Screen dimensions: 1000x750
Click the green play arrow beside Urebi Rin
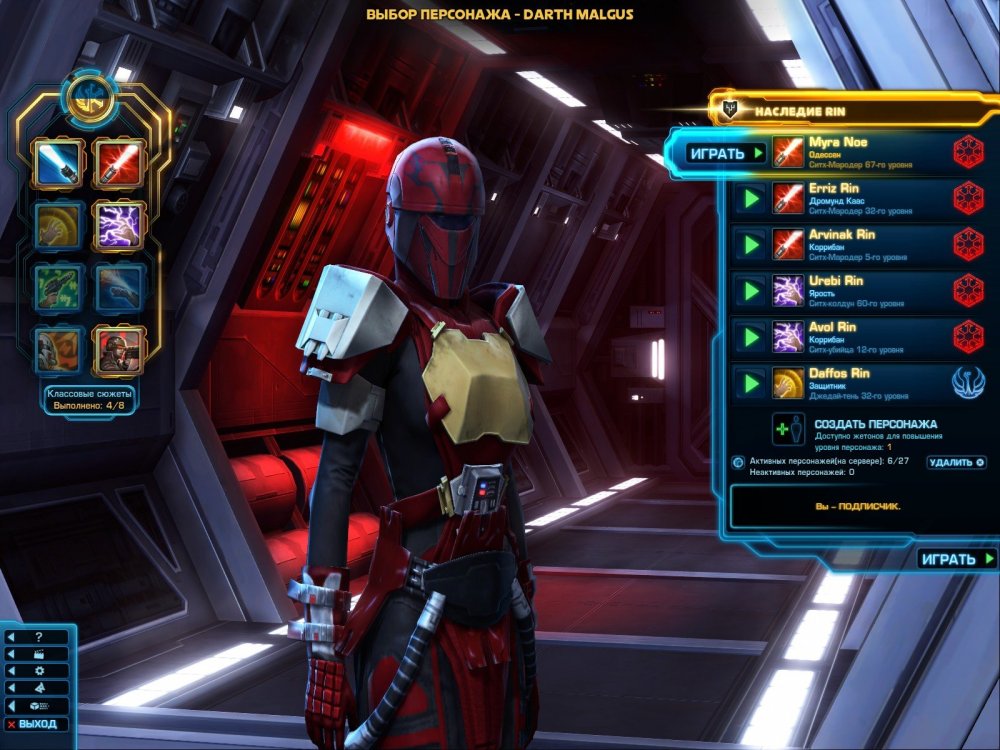coord(748,291)
